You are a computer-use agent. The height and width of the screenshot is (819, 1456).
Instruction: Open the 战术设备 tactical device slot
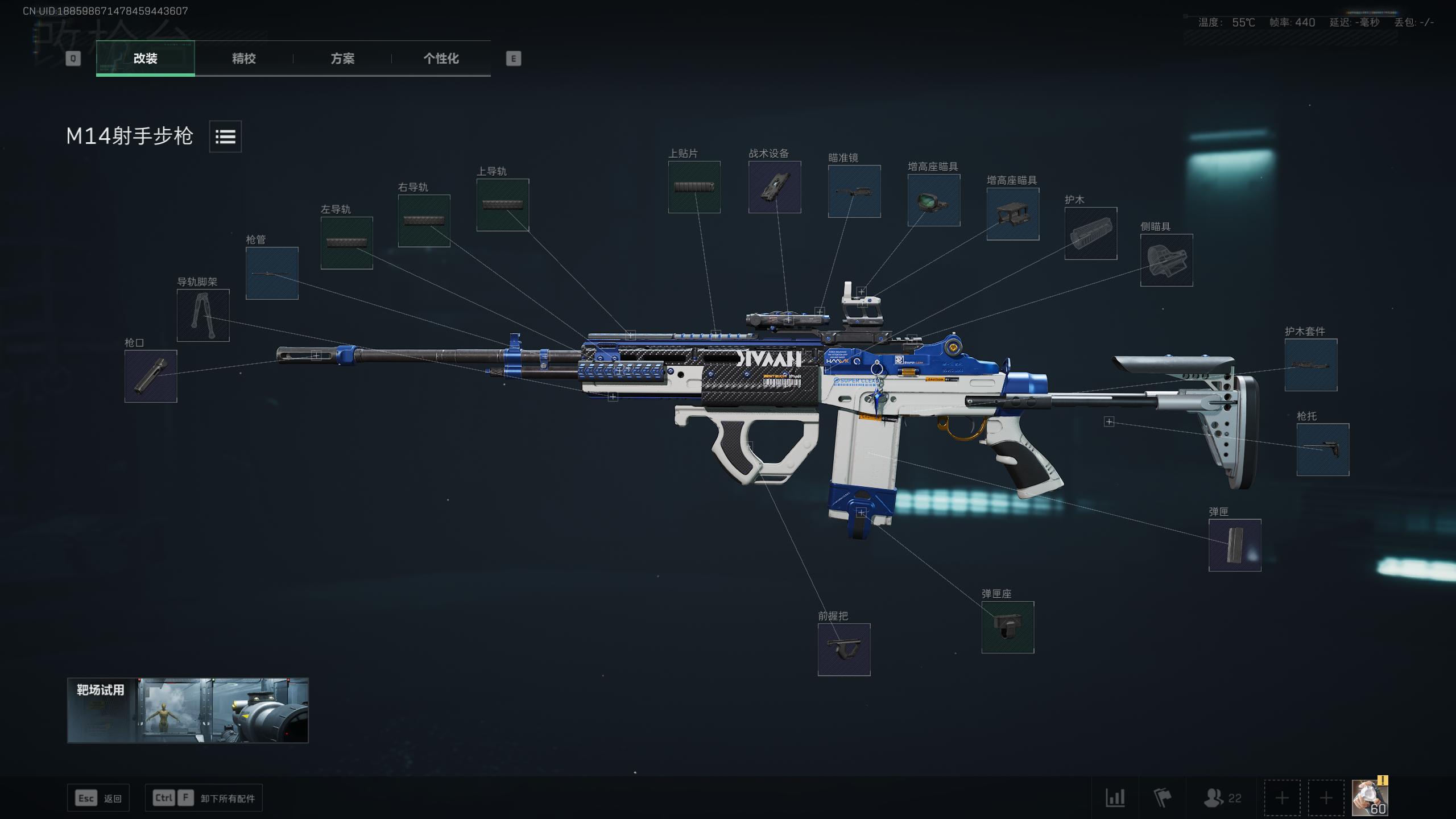[773, 188]
